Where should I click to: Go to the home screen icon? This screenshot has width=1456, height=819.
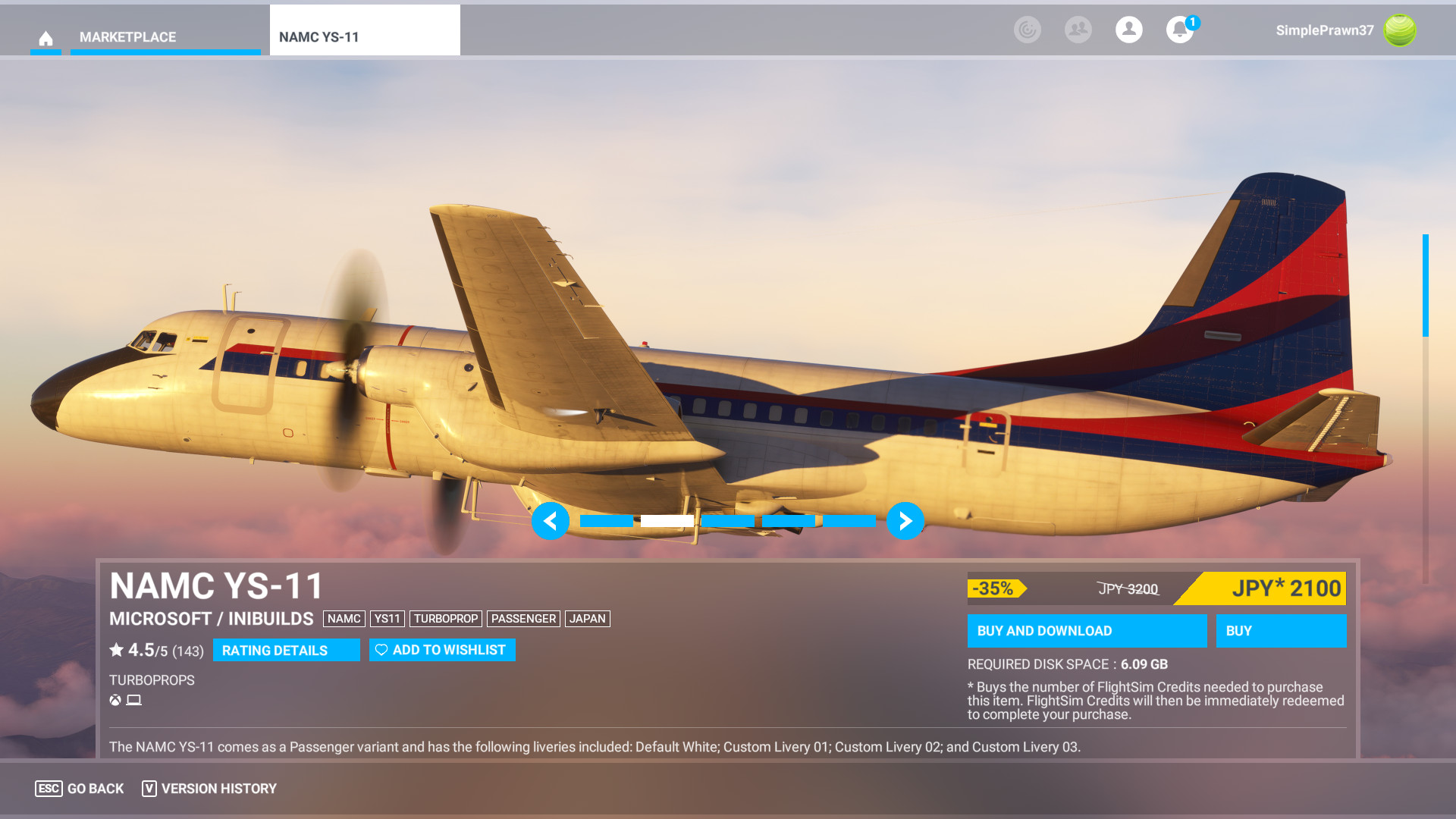click(x=45, y=38)
